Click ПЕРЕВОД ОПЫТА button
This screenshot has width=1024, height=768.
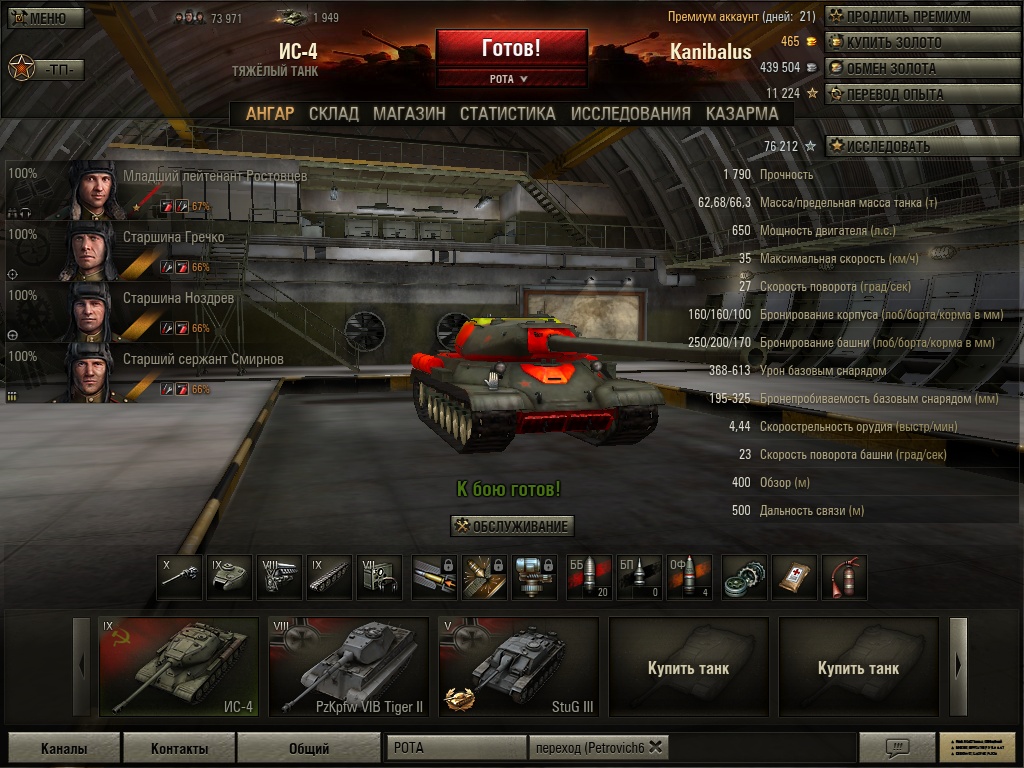pos(922,95)
